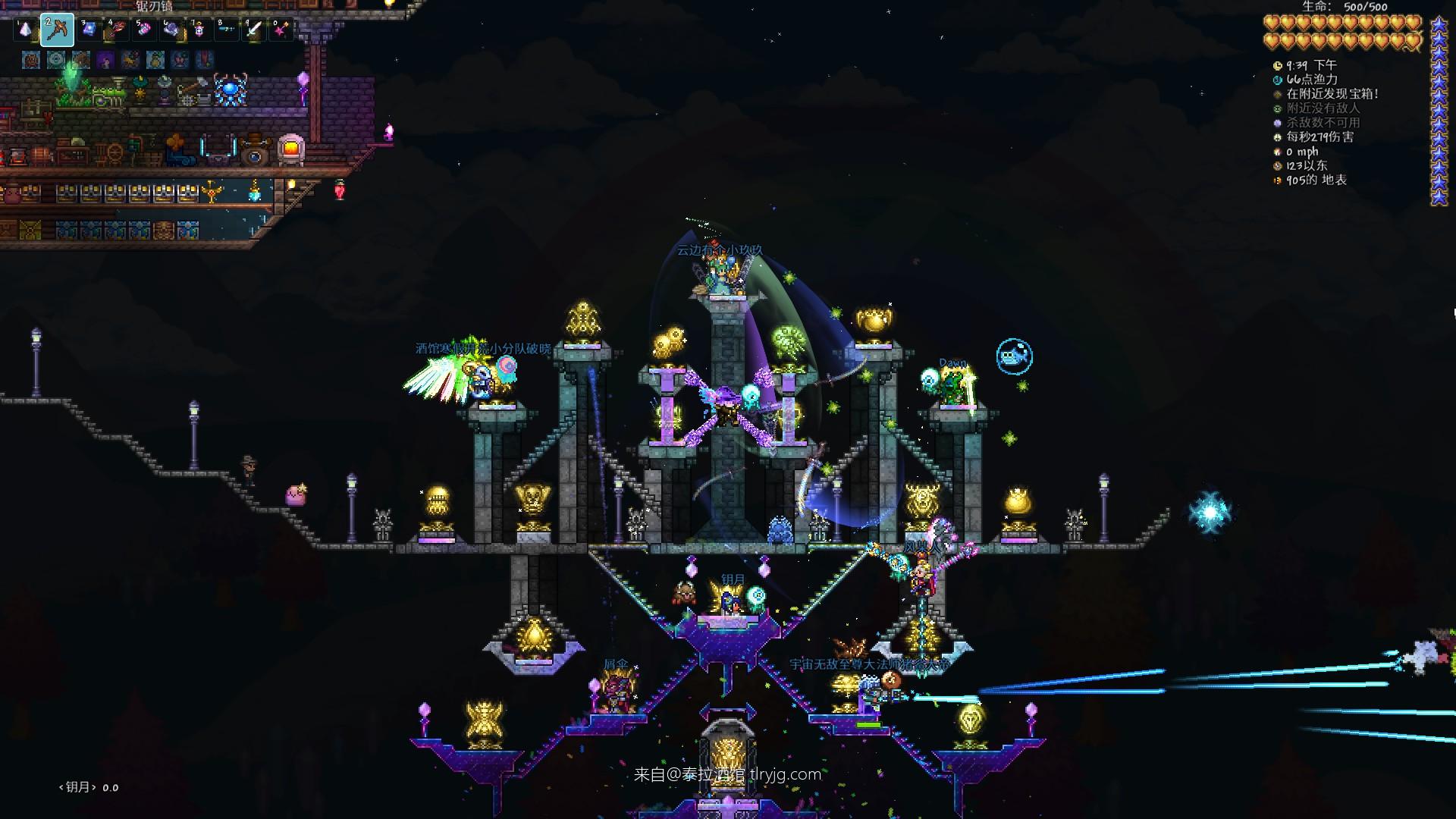
Task: Equip the red weapon in slot 4
Action: click(x=116, y=30)
